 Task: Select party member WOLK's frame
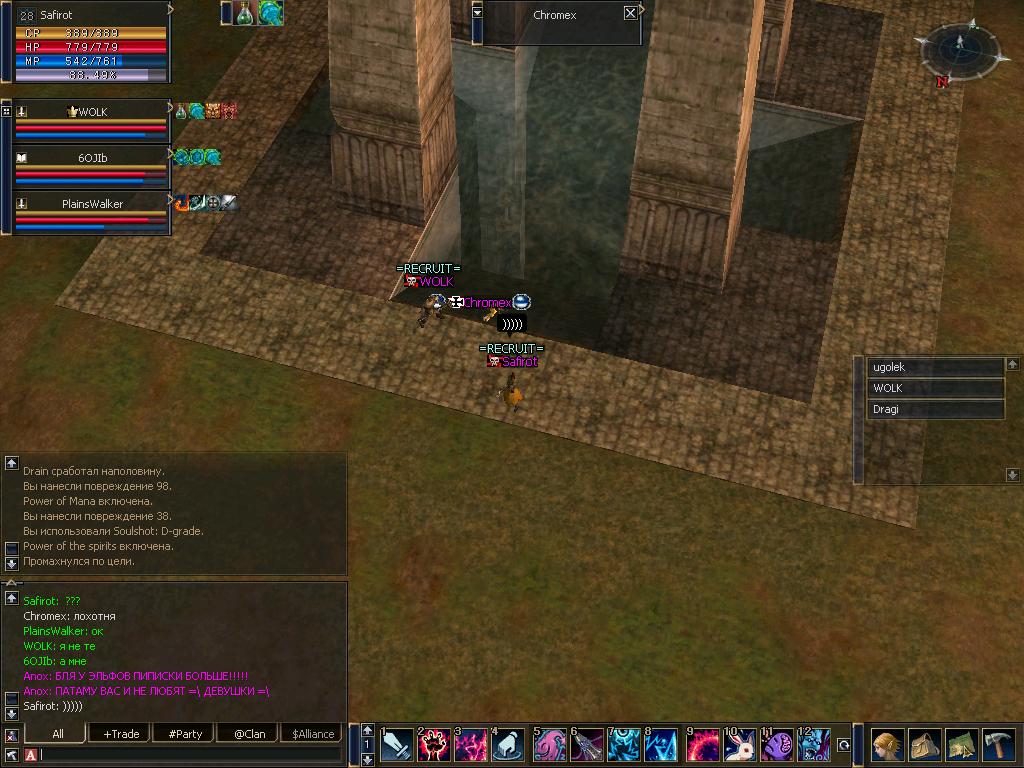click(x=92, y=112)
